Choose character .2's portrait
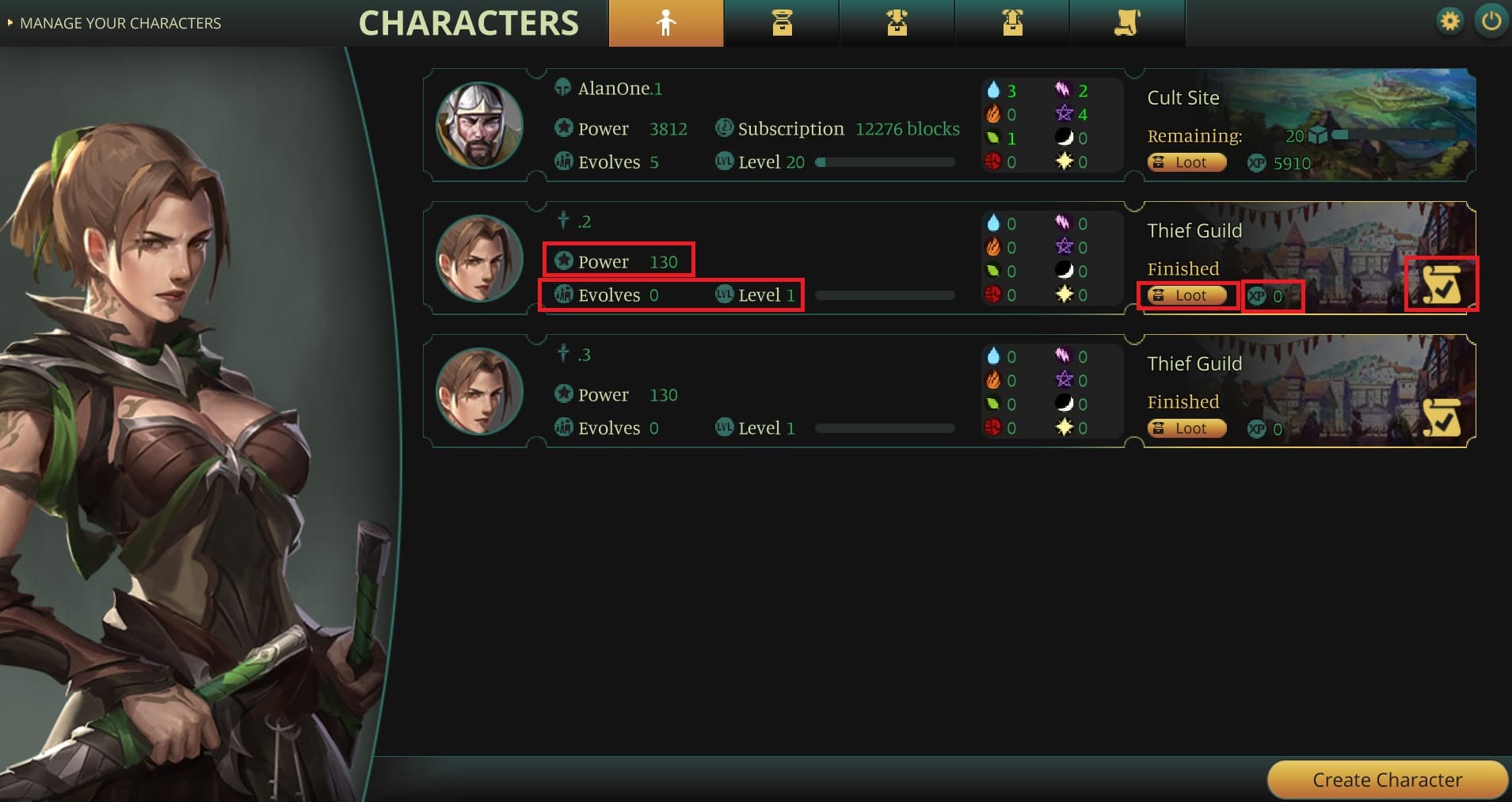The height and width of the screenshot is (802, 1512). (479, 259)
